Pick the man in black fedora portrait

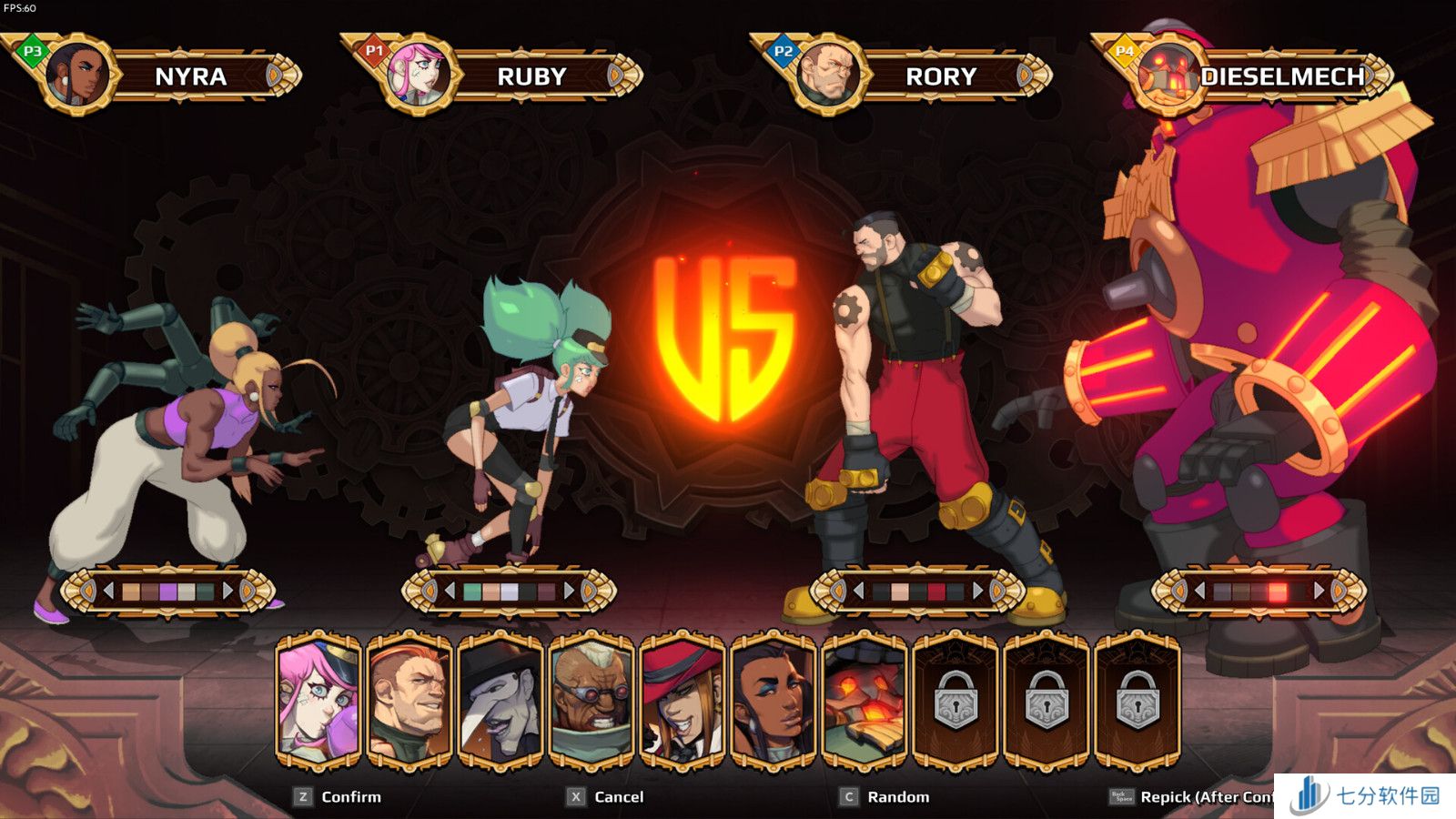tap(500, 701)
